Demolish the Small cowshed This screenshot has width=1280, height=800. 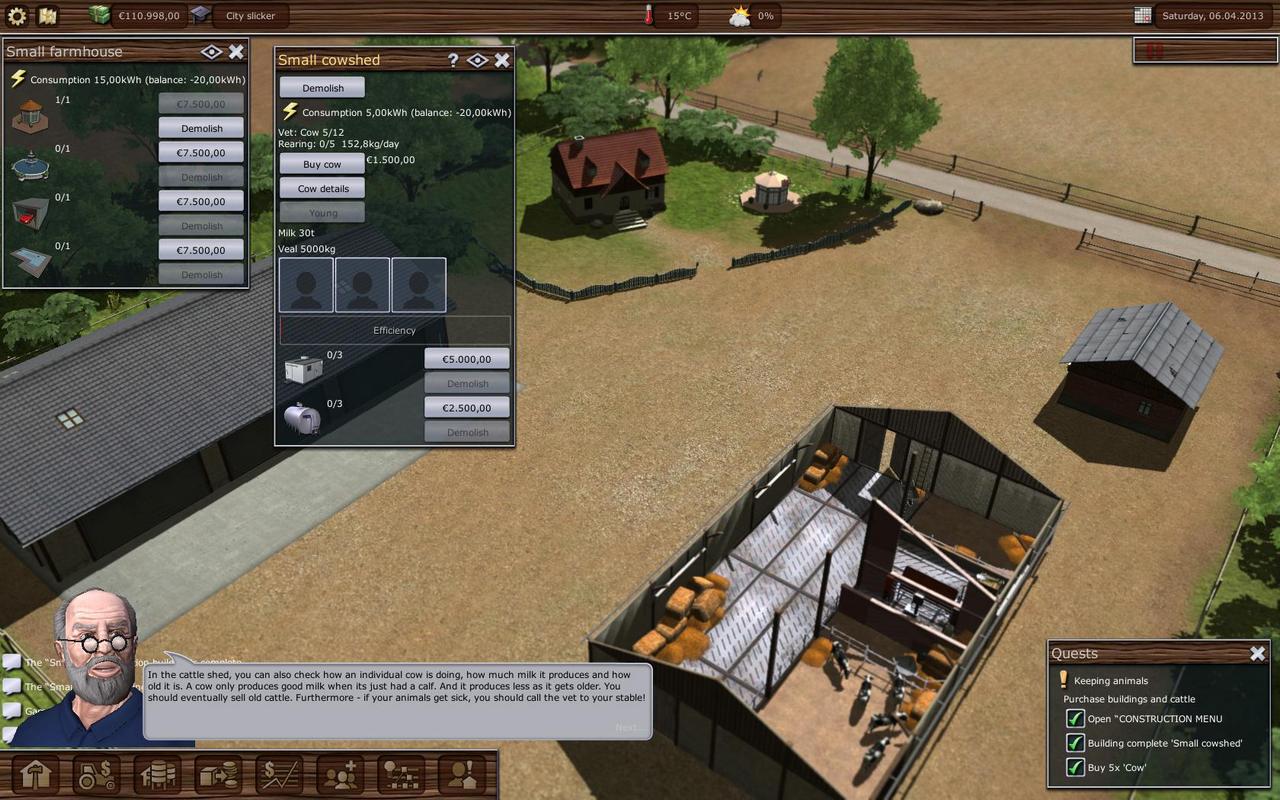pyautogui.click(x=322, y=88)
